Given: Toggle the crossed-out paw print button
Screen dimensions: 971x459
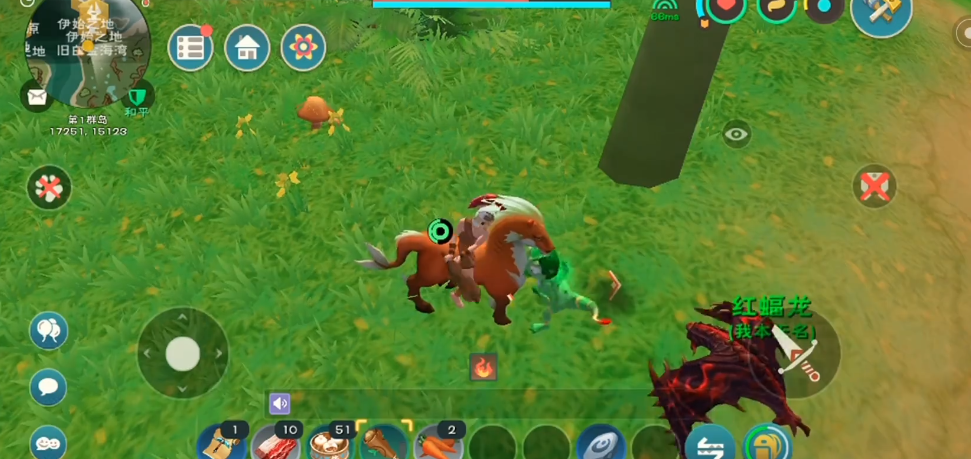Looking at the screenshot, I should tap(49, 187).
